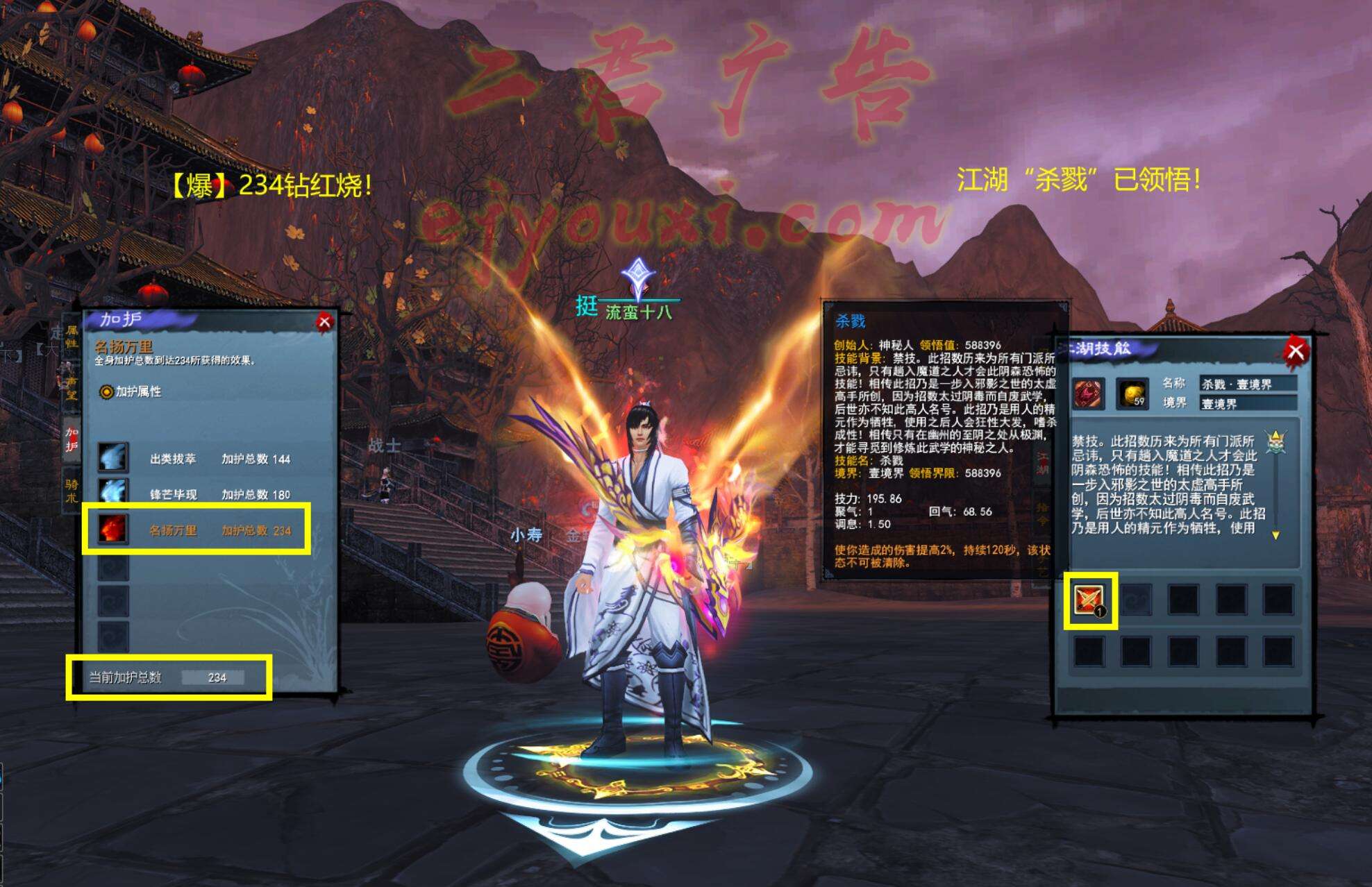Switch to the 属性 attributes tab

(72, 337)
